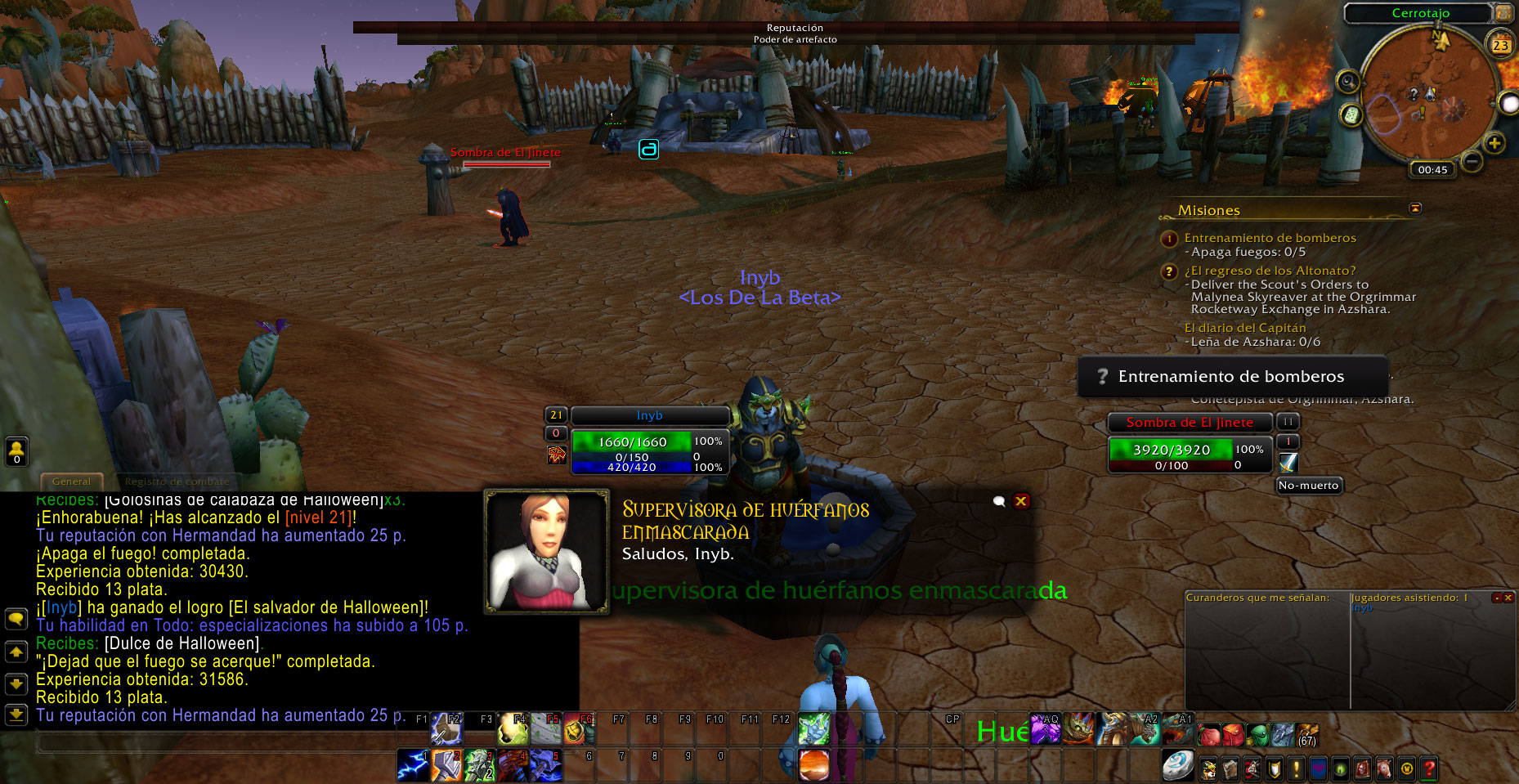The height and width of the screenshot is (784, 1519).
Task: Use the Hearthstone icon
Action: tap(1178, 765)
